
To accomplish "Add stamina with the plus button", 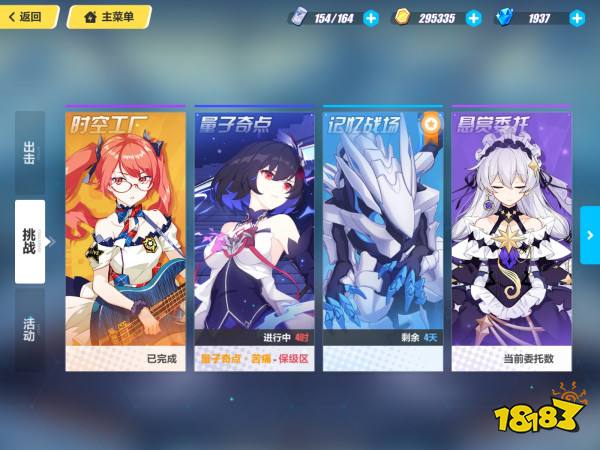I will (371, 18).
